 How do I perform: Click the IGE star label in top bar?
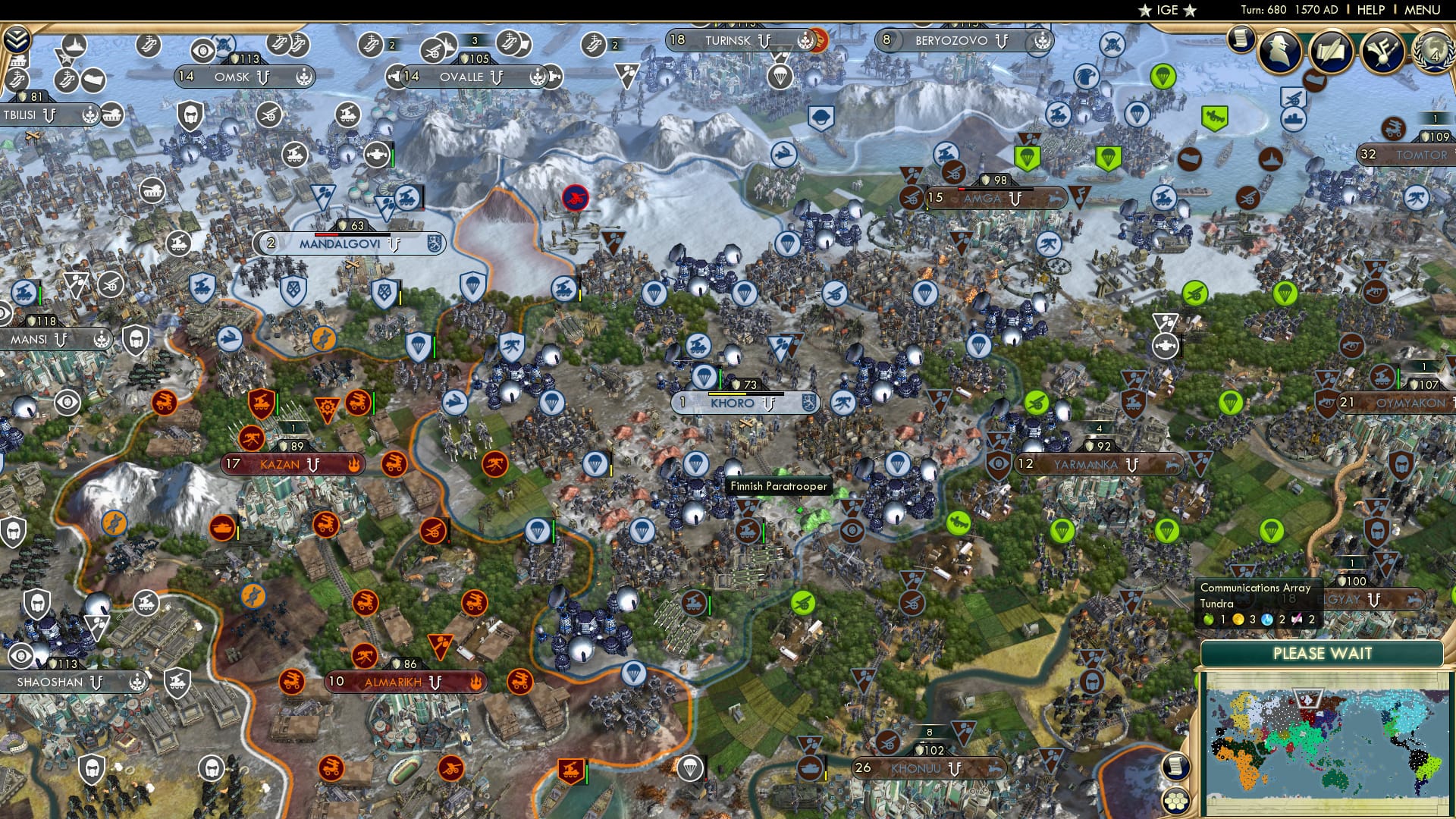click(1166, 11)
